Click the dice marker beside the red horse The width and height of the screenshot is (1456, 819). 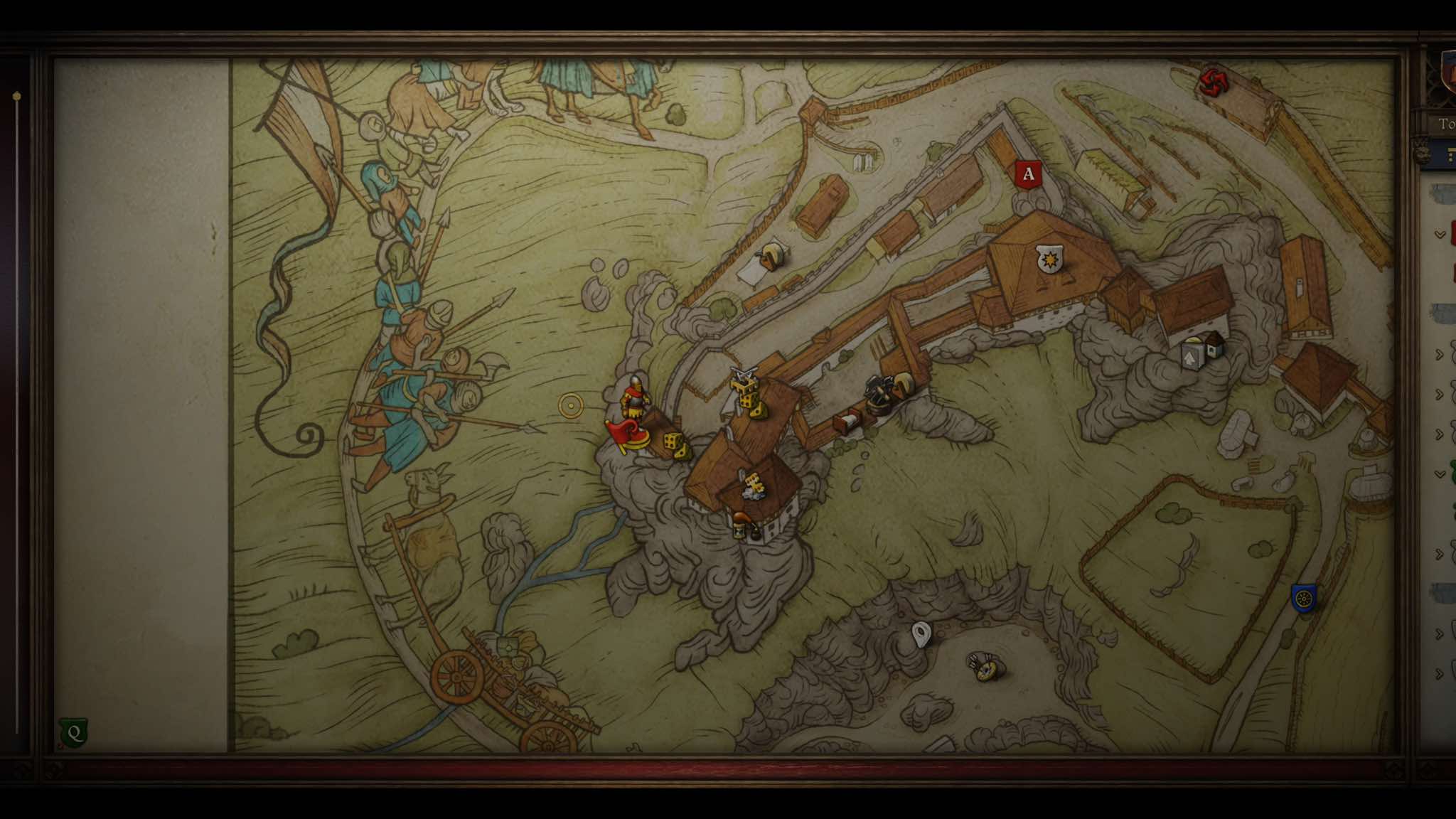click(675, 444)
